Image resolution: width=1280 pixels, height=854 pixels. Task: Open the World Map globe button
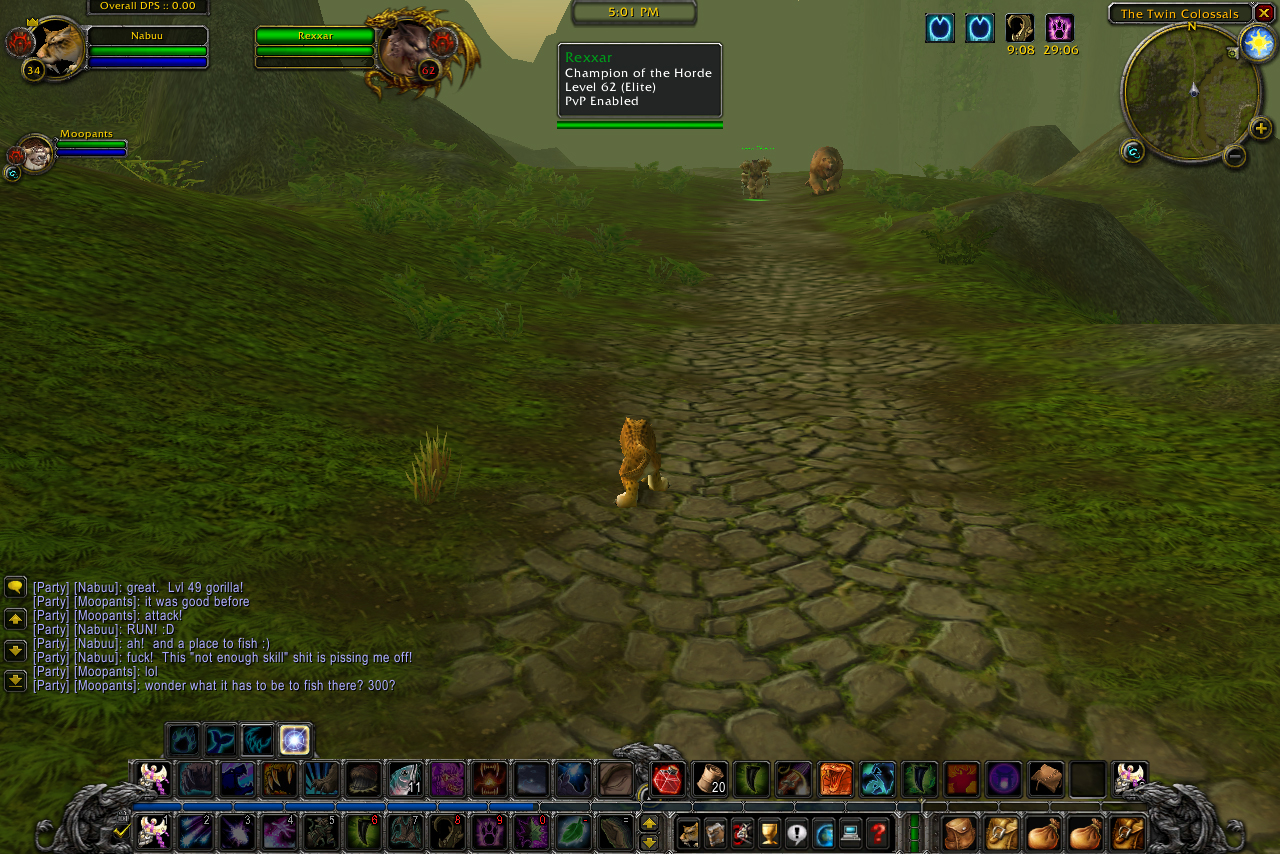824,832
